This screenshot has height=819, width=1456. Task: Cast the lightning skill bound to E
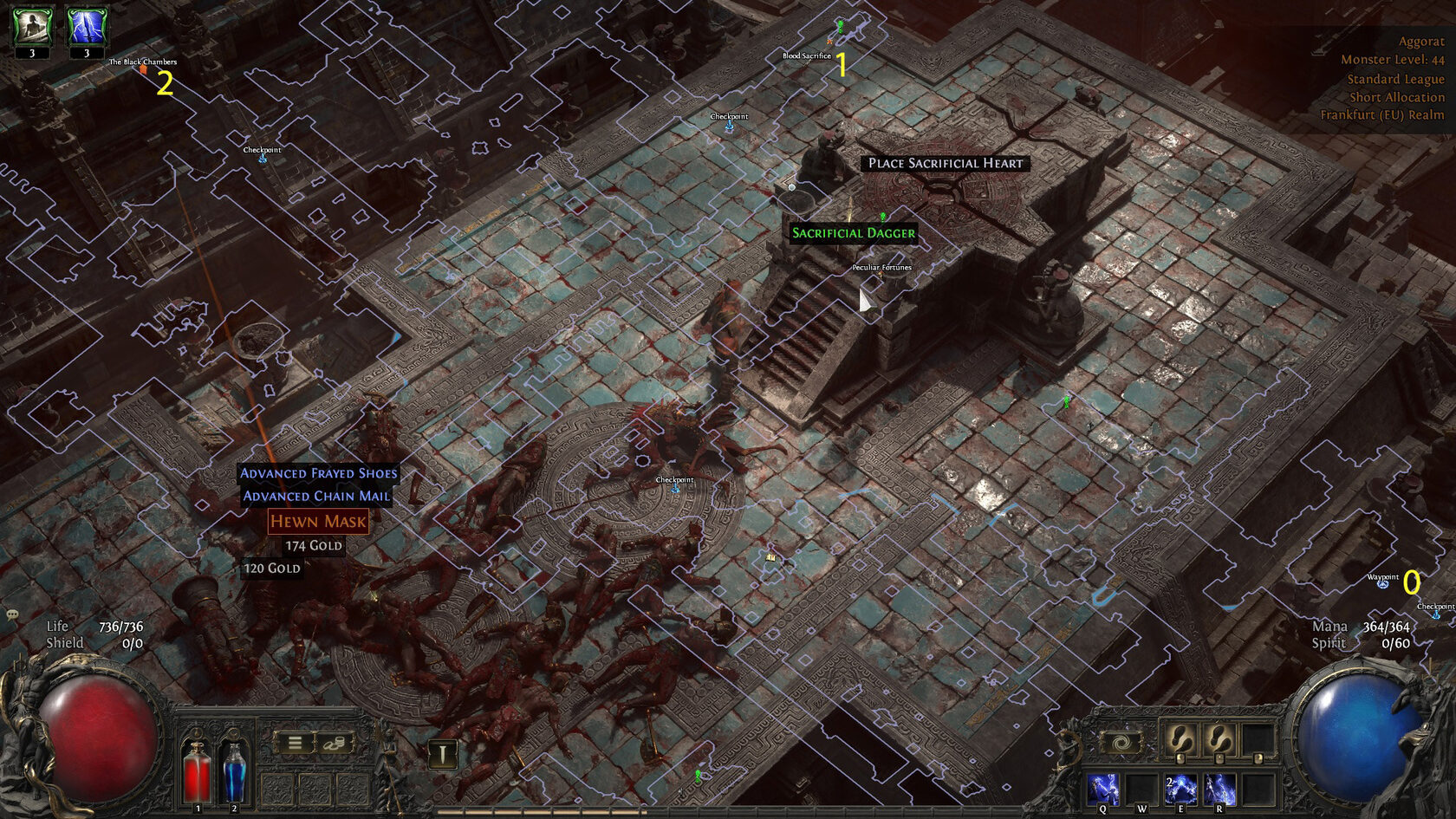tap(1180, 790)
